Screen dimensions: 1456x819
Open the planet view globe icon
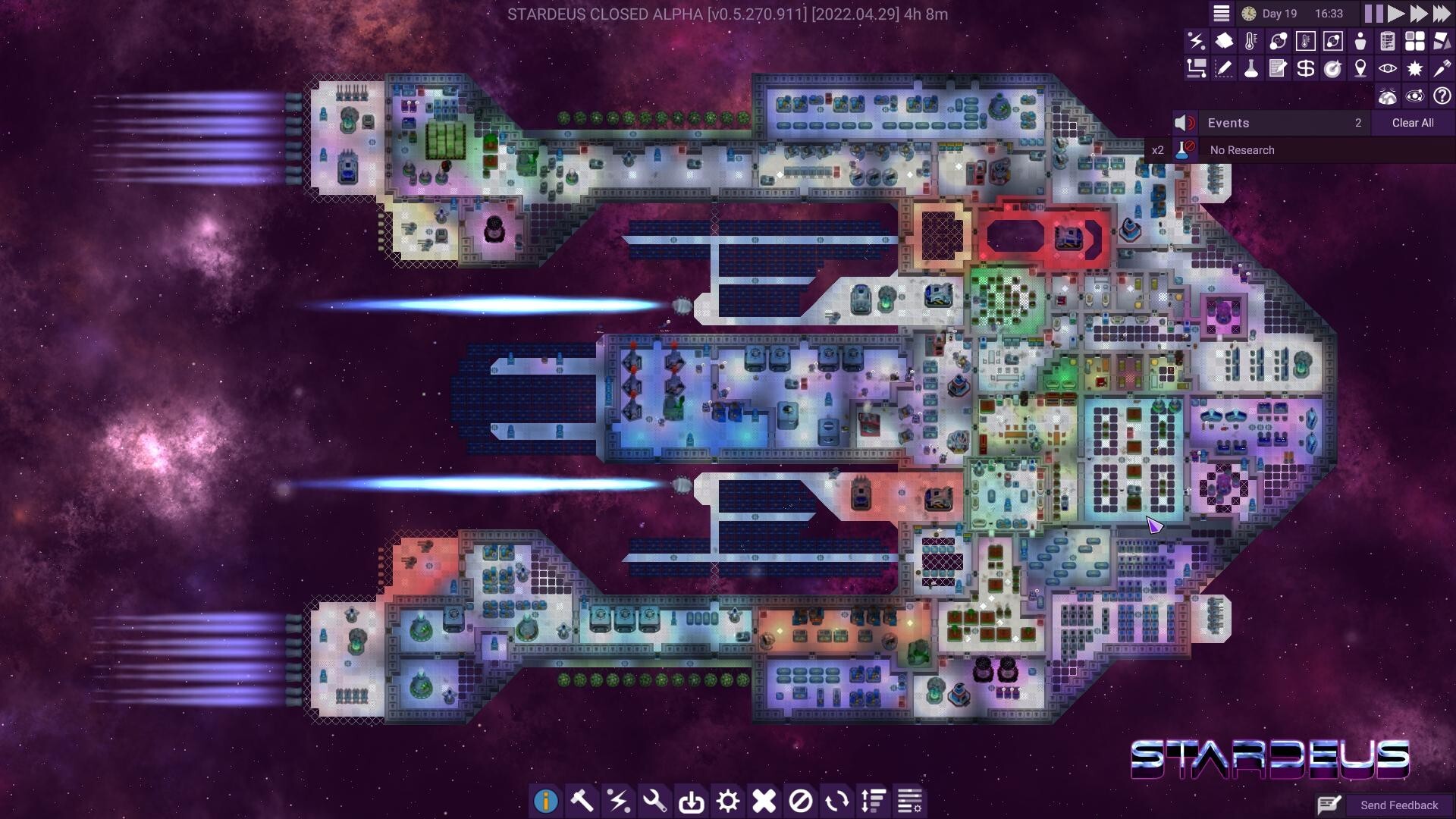[x=1389, y=95]
